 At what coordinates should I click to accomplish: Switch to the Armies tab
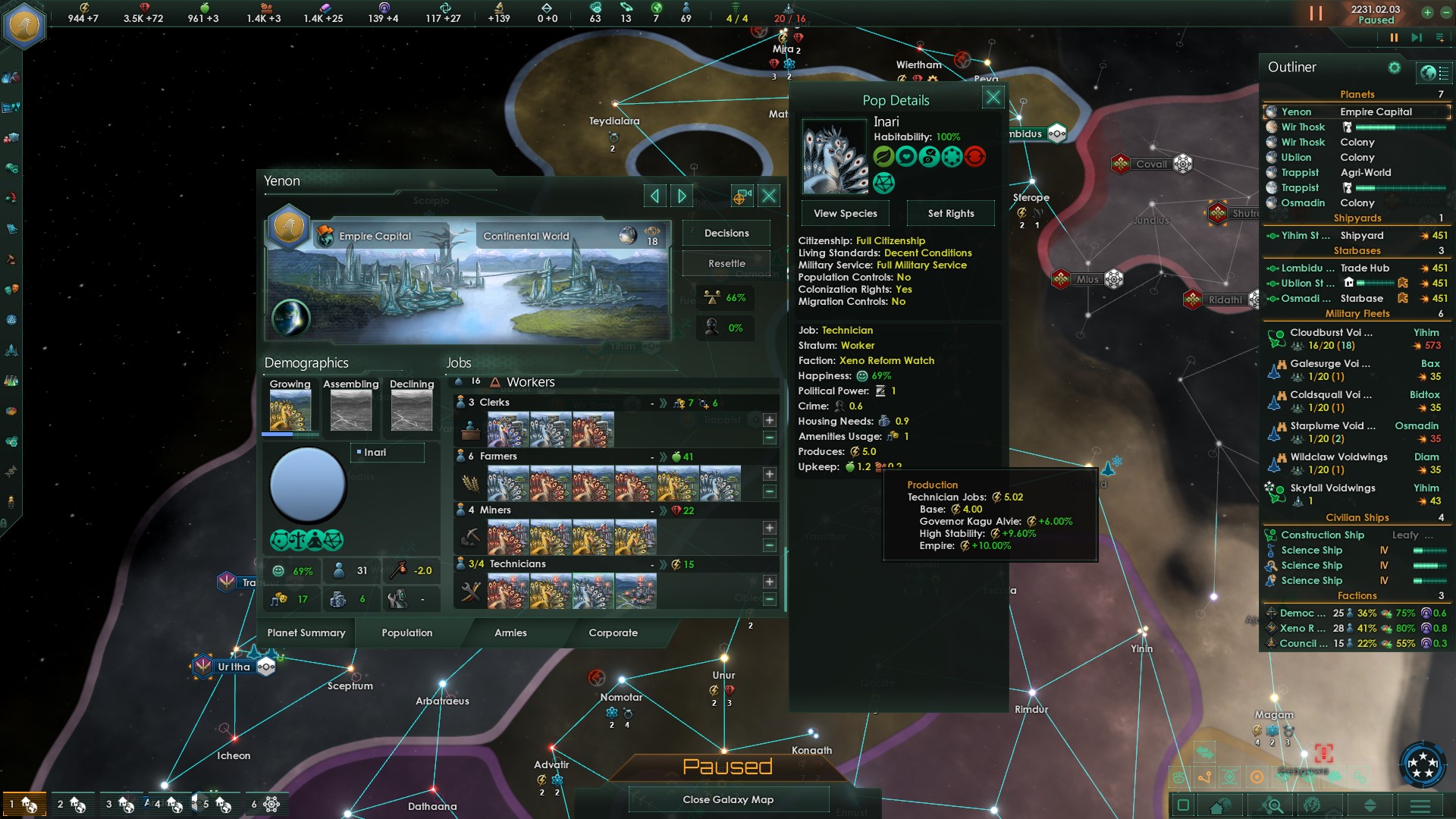point(511,632)
